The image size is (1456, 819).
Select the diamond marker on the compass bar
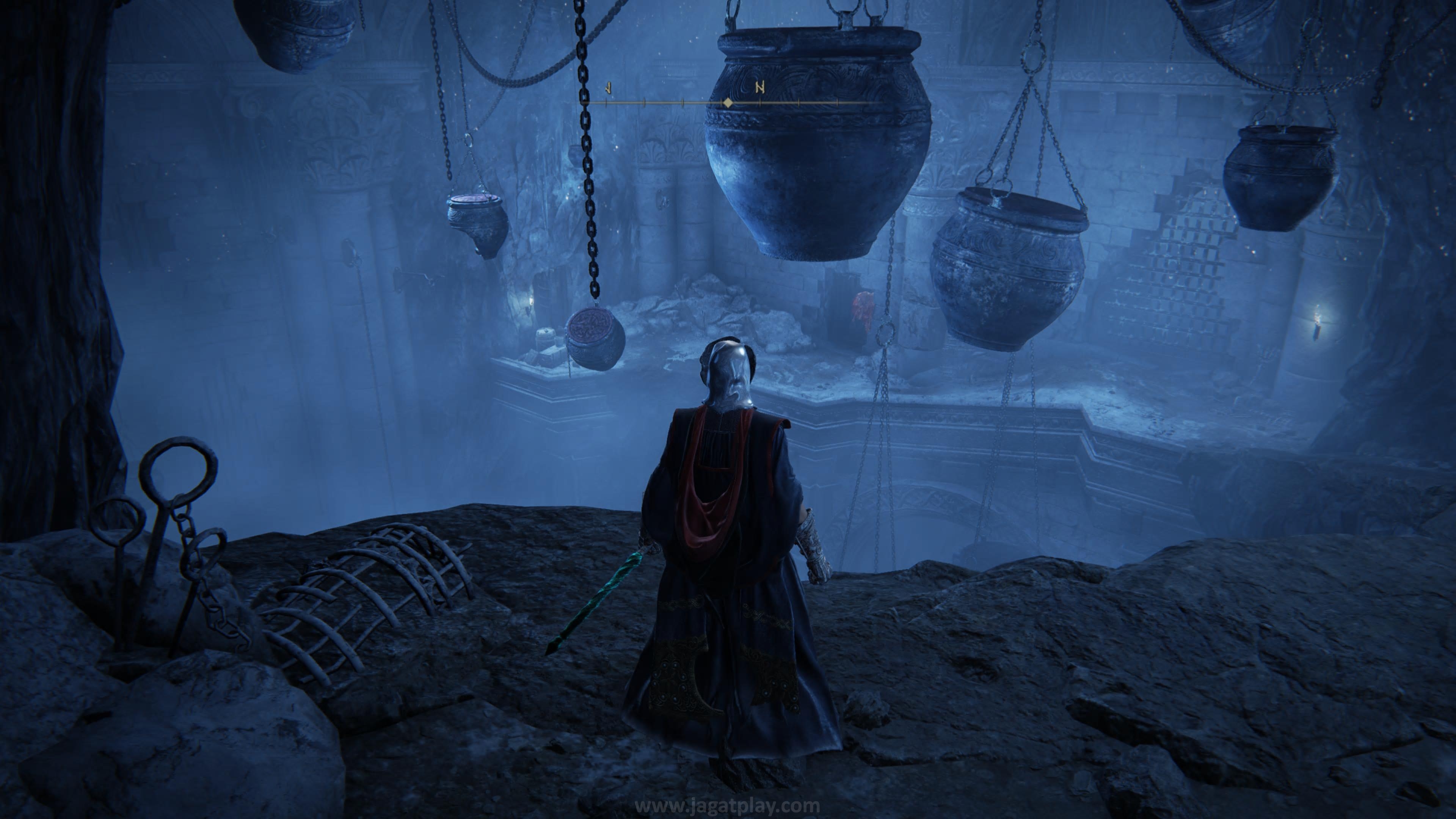(728, 103)
